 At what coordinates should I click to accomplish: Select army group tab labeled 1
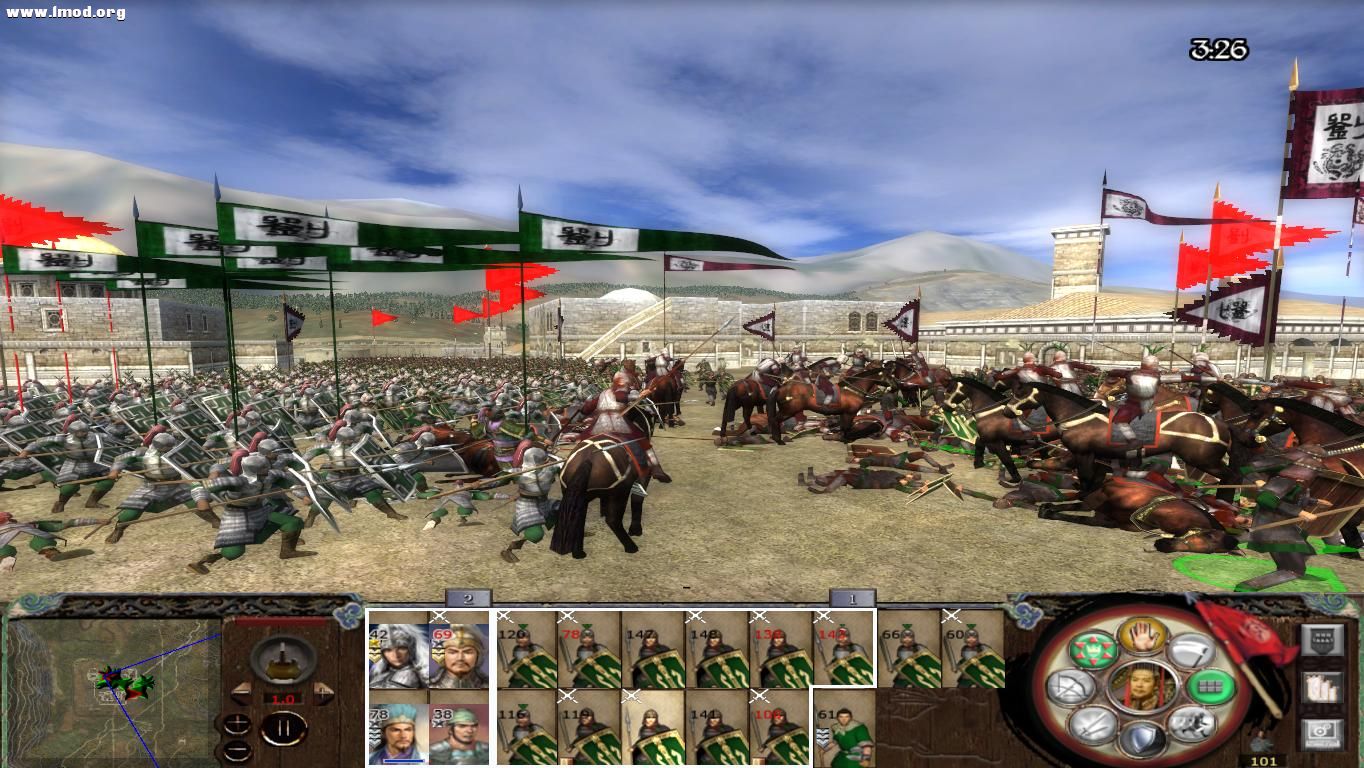click(850, 601)
